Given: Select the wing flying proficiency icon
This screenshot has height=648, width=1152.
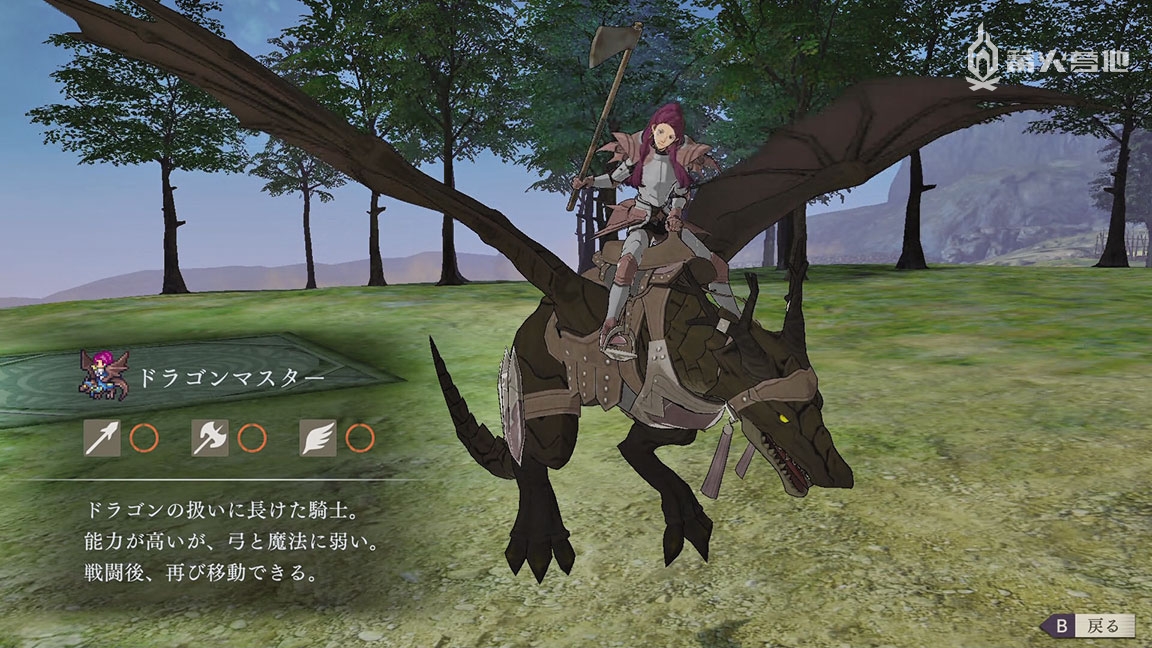Looking at the screenshot, I should pos(317,437).
